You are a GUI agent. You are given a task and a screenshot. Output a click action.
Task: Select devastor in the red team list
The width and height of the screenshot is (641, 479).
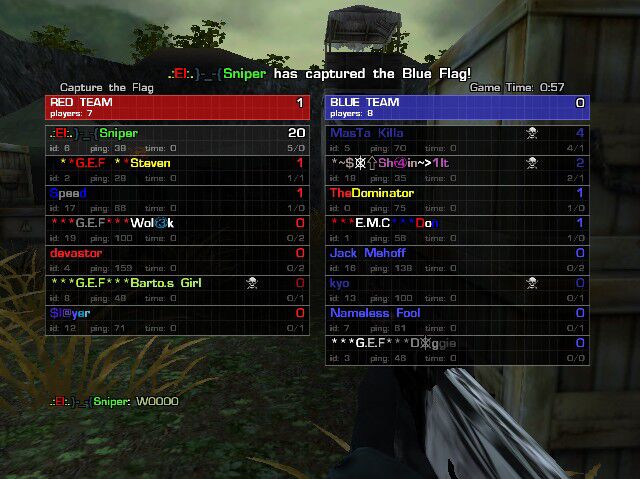click(x=177, y=259)
